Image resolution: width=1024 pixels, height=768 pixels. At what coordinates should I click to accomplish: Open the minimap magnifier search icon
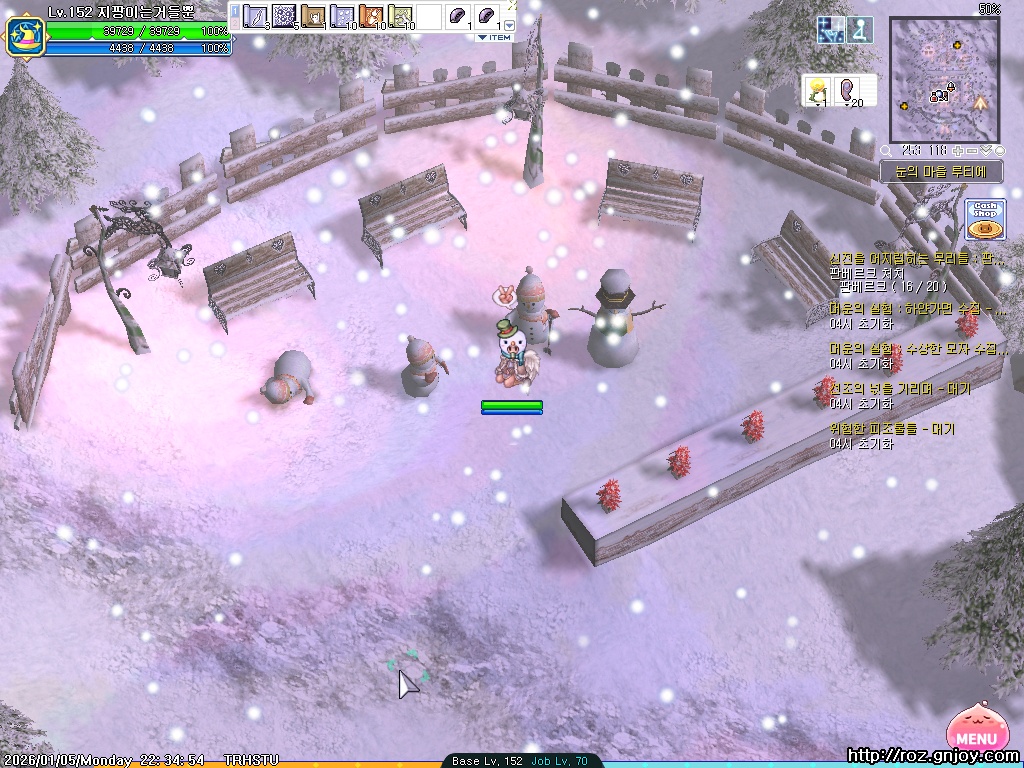[x=885, y=150]
